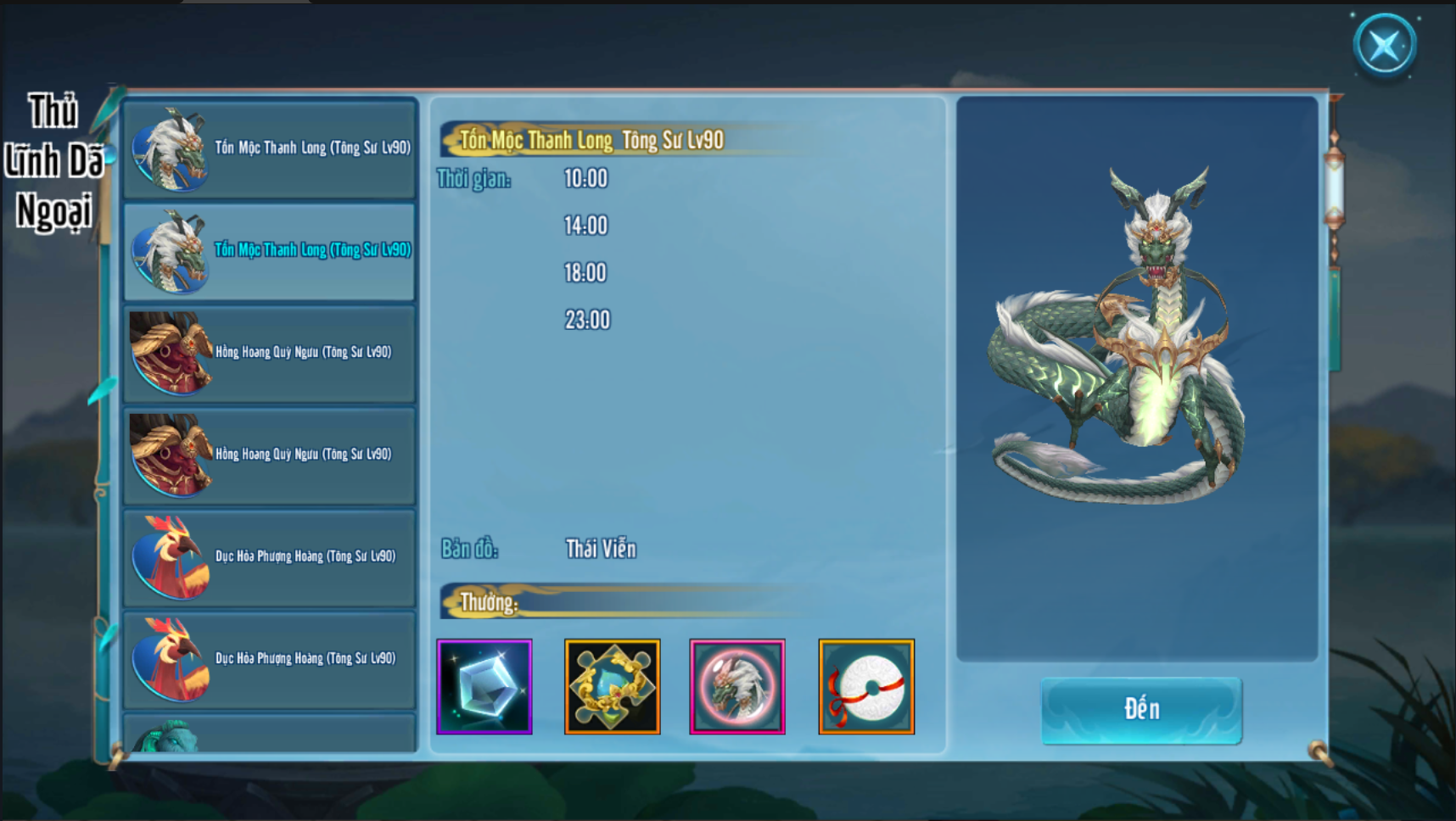Select the highlighted Tốn Mộc Thanh Long row
This screenshot has height=821, width=1456.
click(270, 251)
